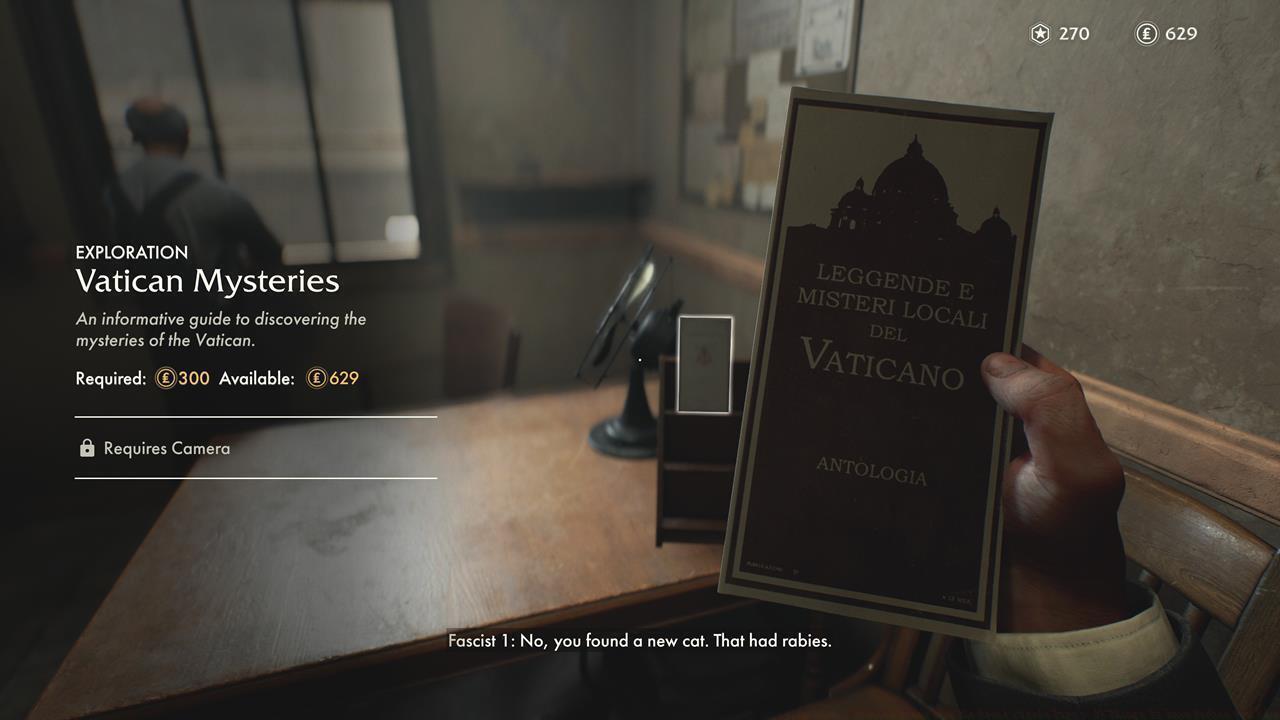The width and height of the screenshot is (1280, 720).
Task: Click the hexagonal star adventure points icon
Action: coord(1038,33)
